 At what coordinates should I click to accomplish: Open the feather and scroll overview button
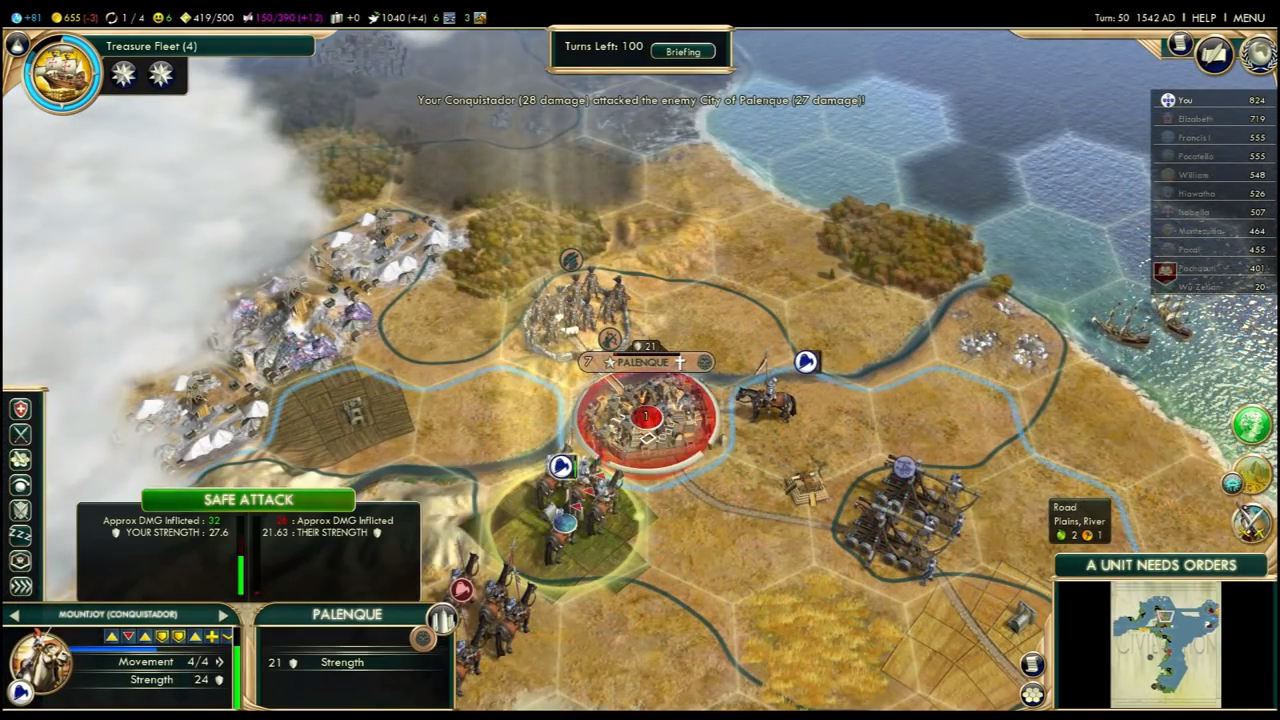(1214, 54)
